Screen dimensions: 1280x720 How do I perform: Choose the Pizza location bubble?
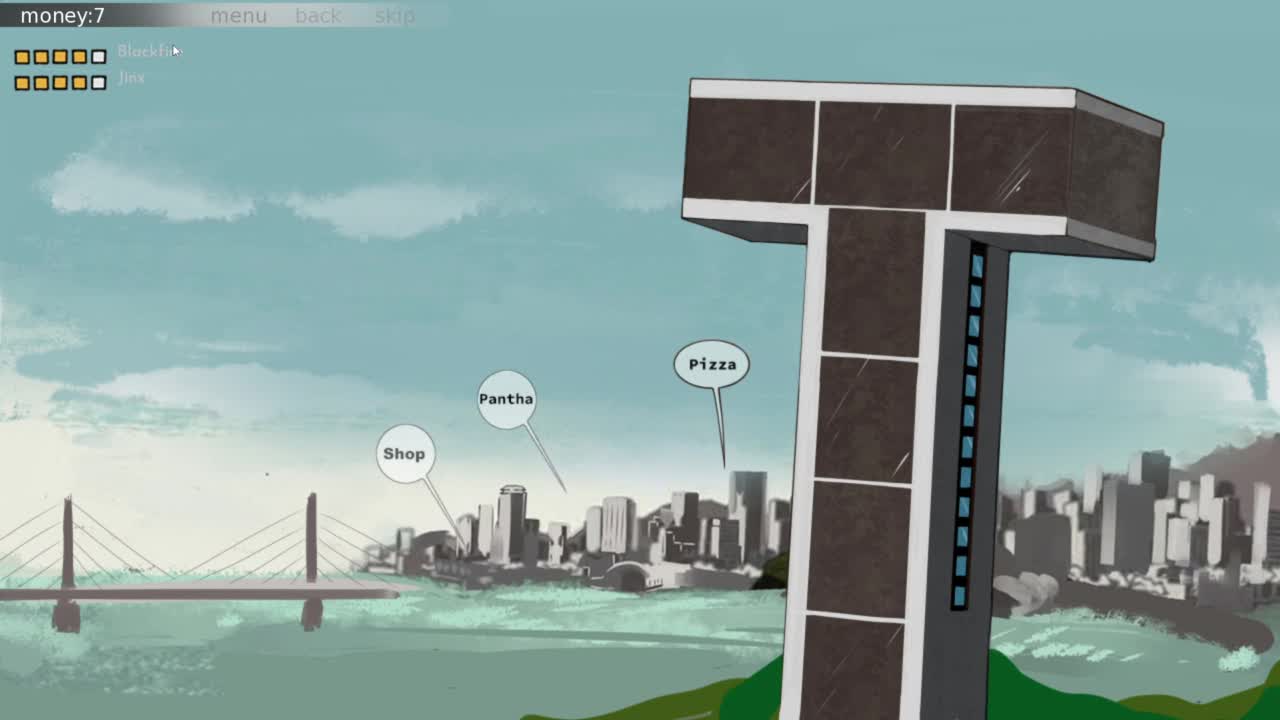[x=712, y=364]
